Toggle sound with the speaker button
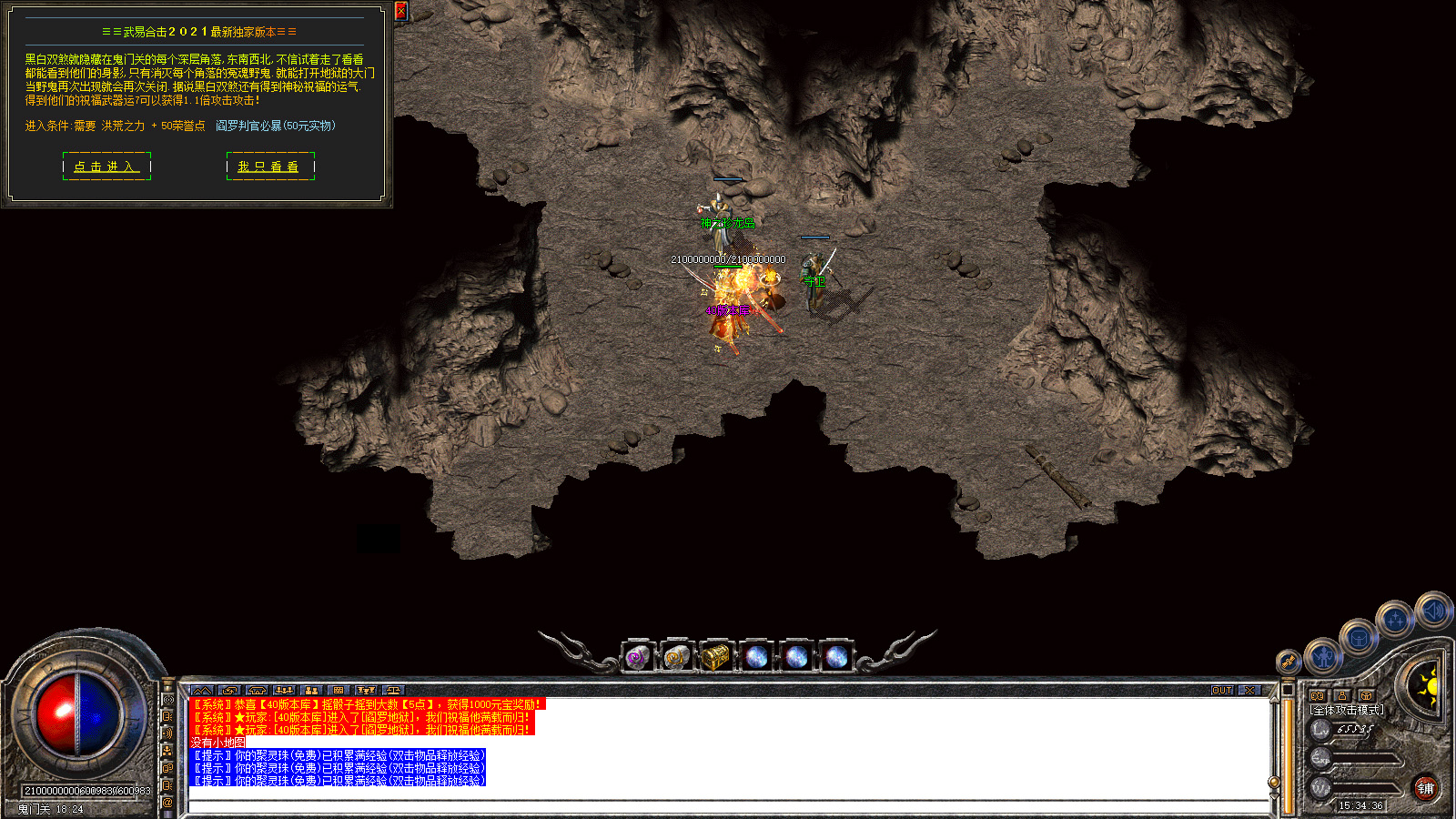 tap(1432, 611)
